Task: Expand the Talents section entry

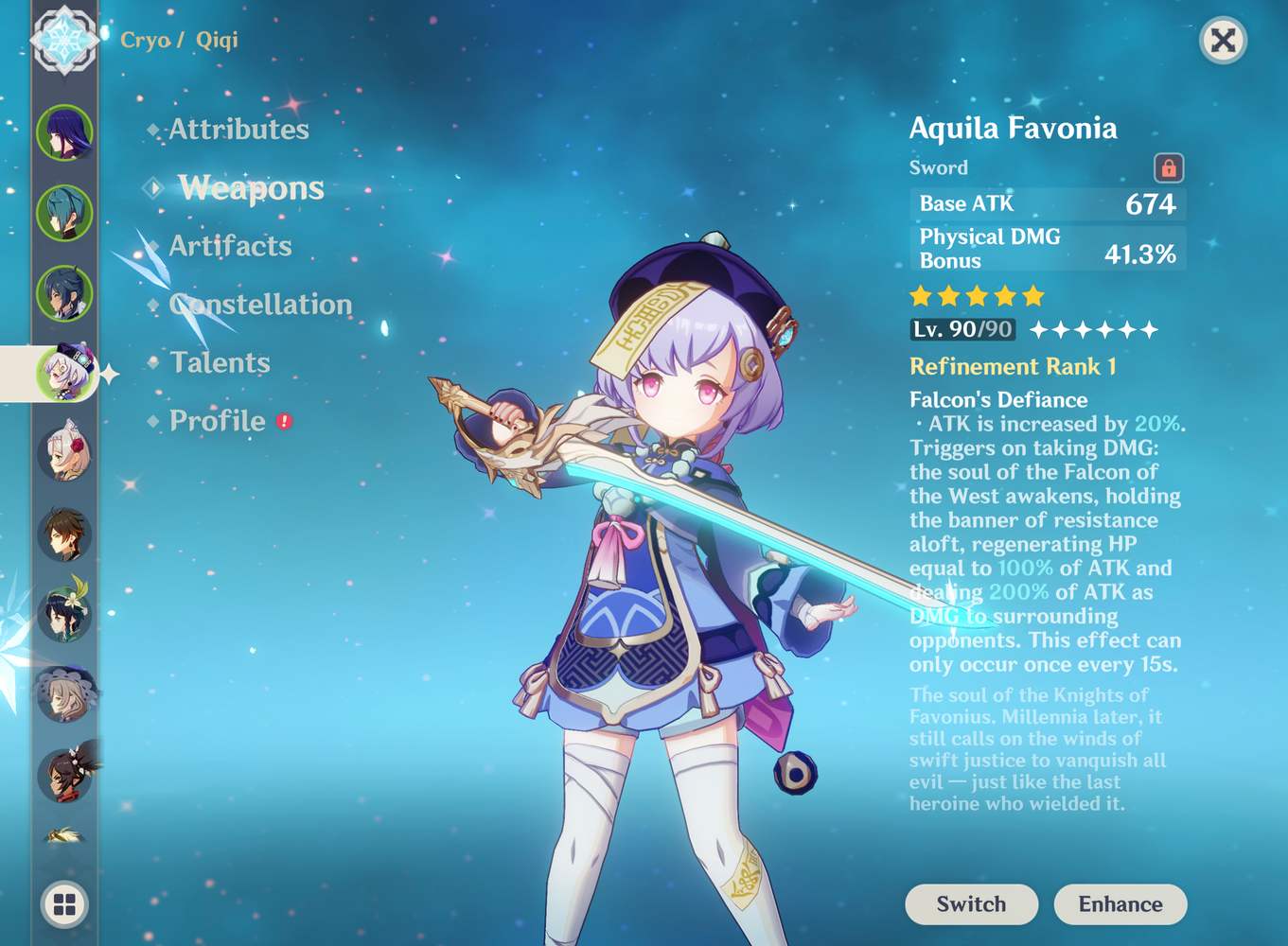Action: [x=220, y=362]
